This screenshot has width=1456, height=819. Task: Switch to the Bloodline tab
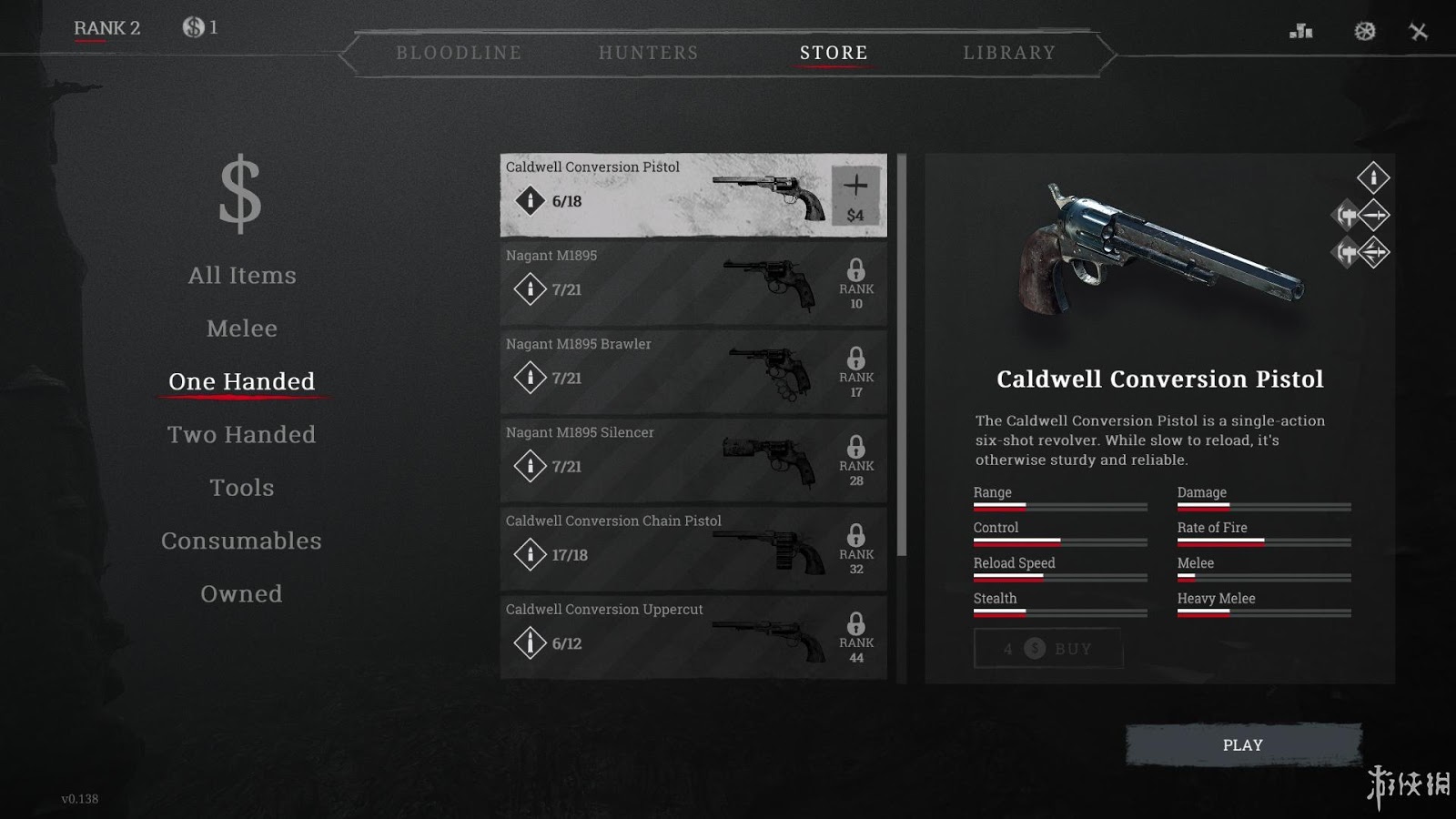point(459,53)
